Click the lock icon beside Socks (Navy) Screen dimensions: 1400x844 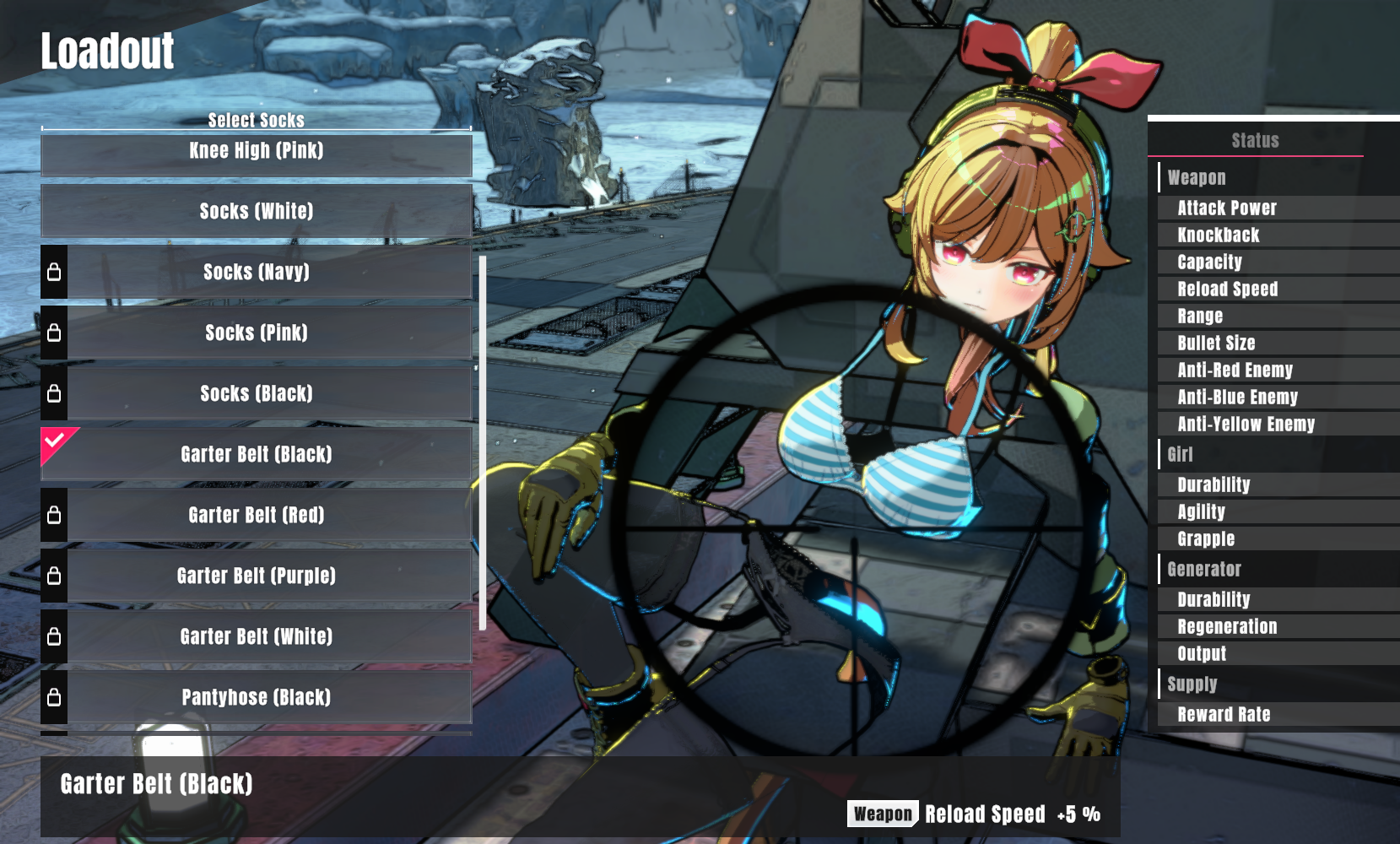(x=55, y=273)
